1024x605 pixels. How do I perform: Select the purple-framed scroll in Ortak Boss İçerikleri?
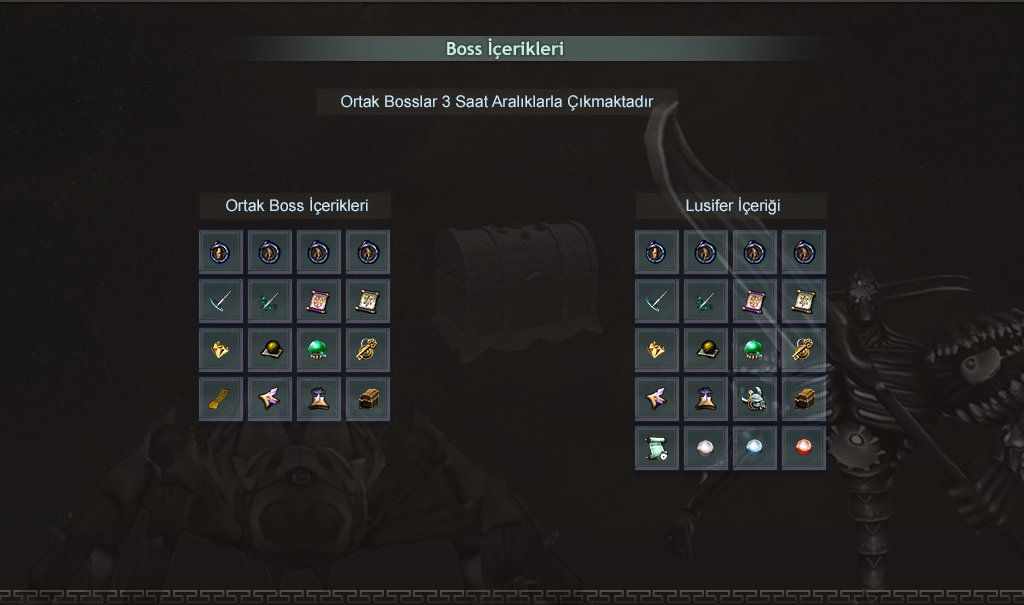(x=319, y=301)
